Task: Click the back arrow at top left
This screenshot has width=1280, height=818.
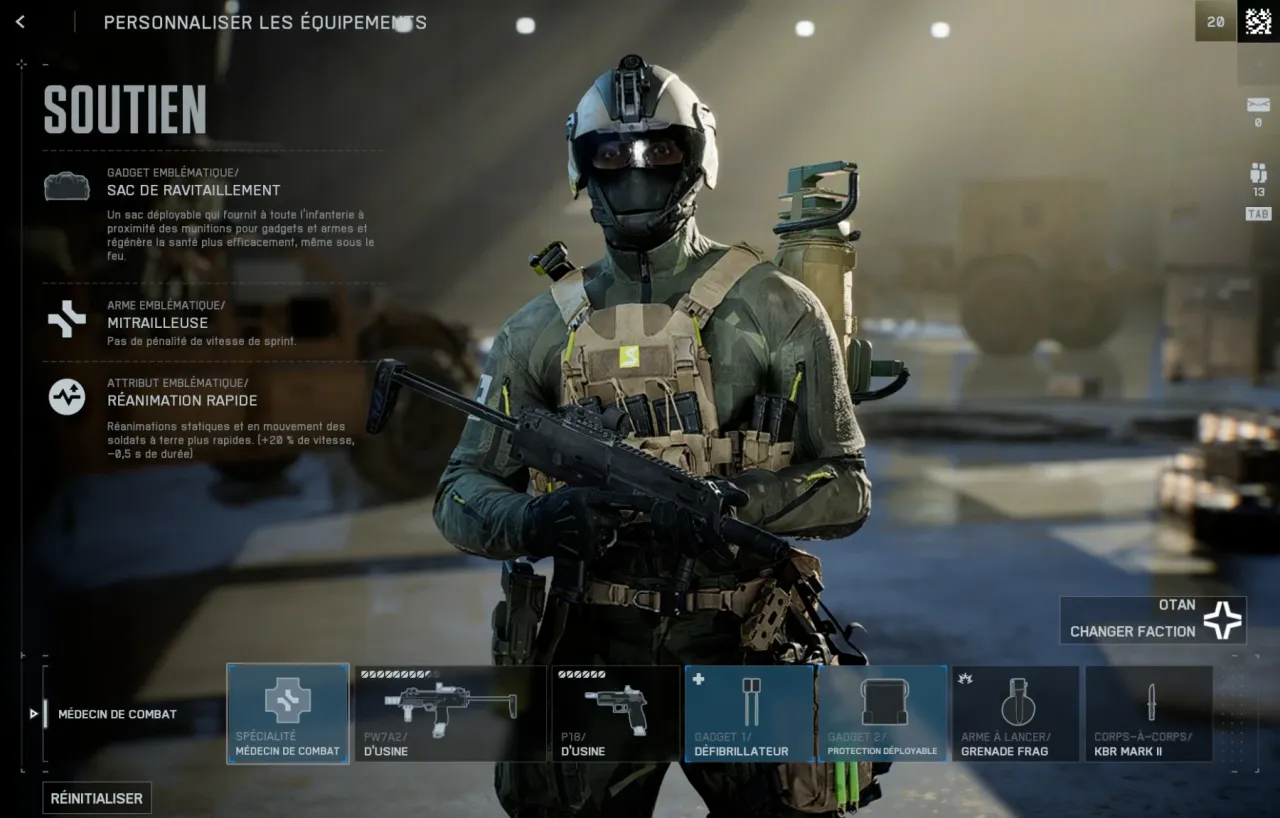Action: click(x=20, y=21)
